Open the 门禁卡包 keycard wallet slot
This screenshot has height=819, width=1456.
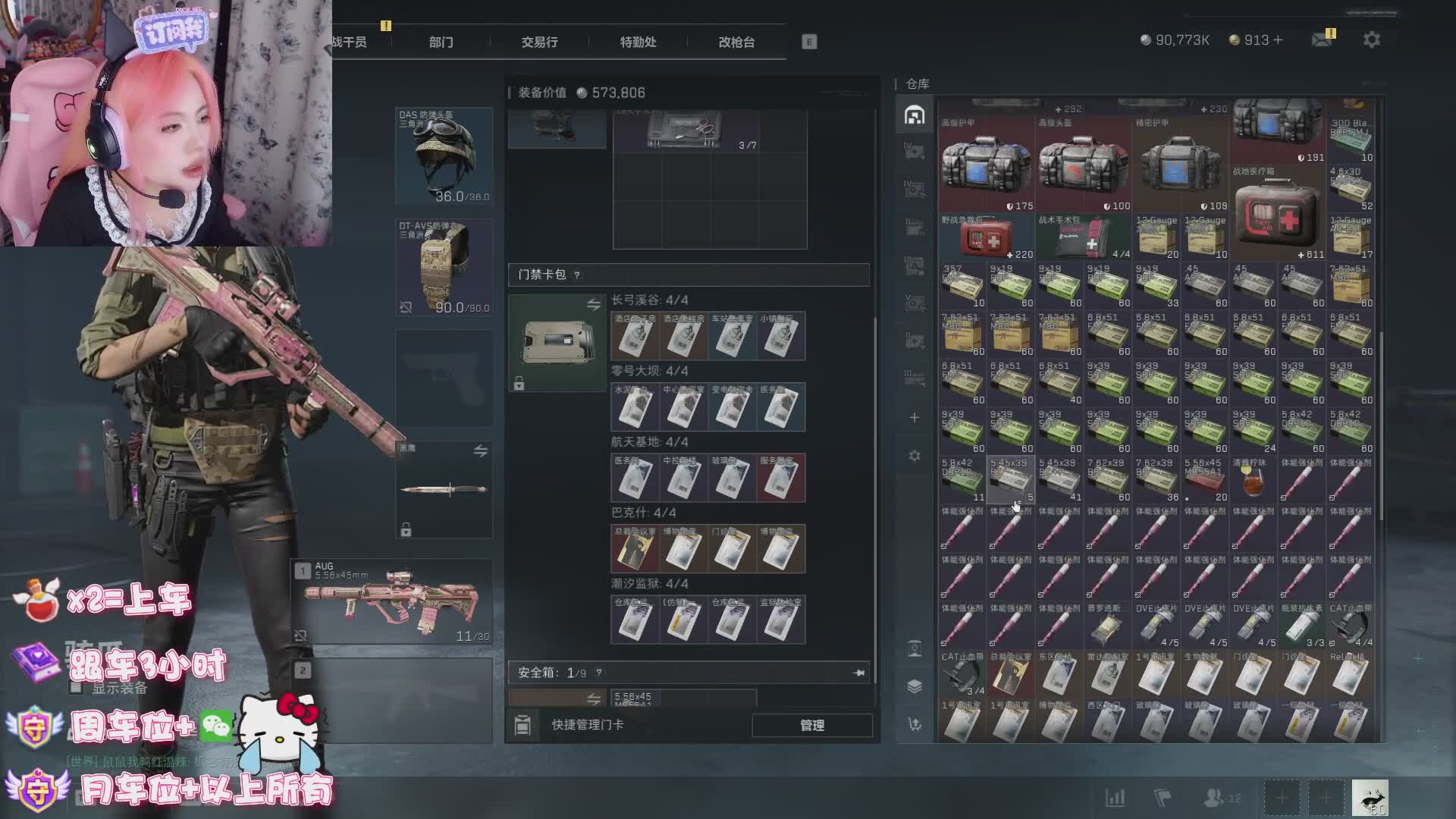[557, 343]
